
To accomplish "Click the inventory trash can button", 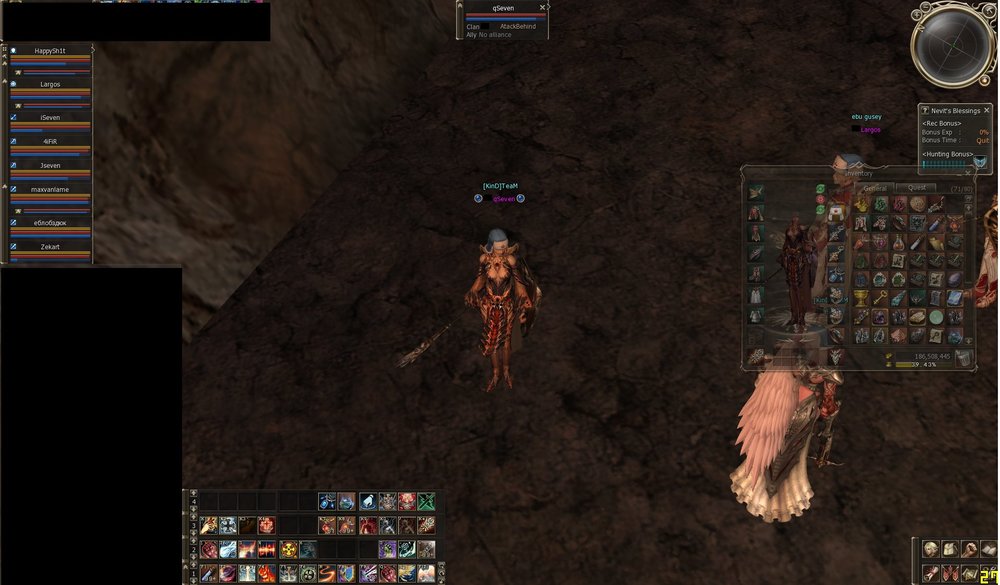I will click(x=963, y=359).
